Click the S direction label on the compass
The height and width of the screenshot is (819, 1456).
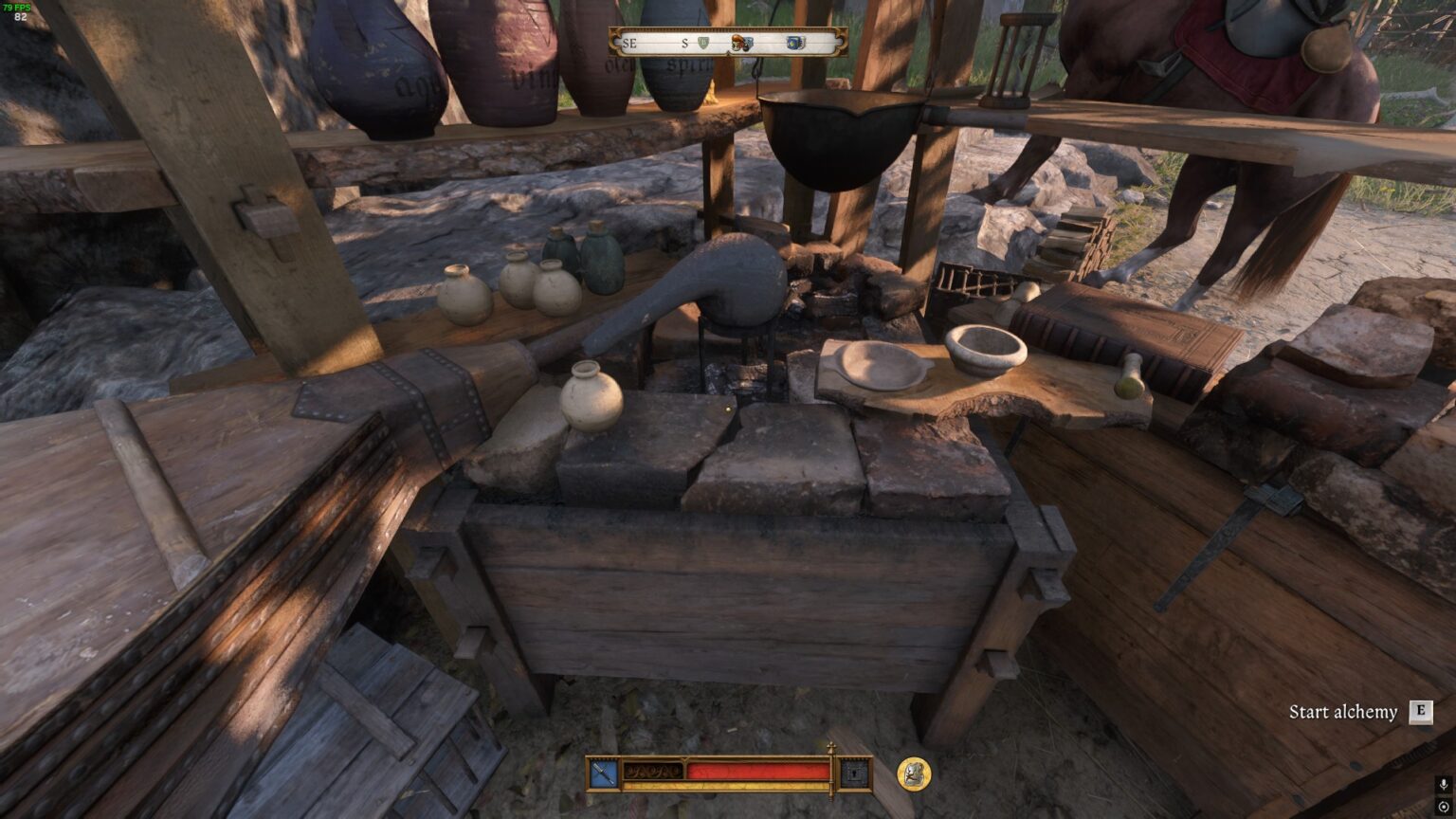coord(685,44)
